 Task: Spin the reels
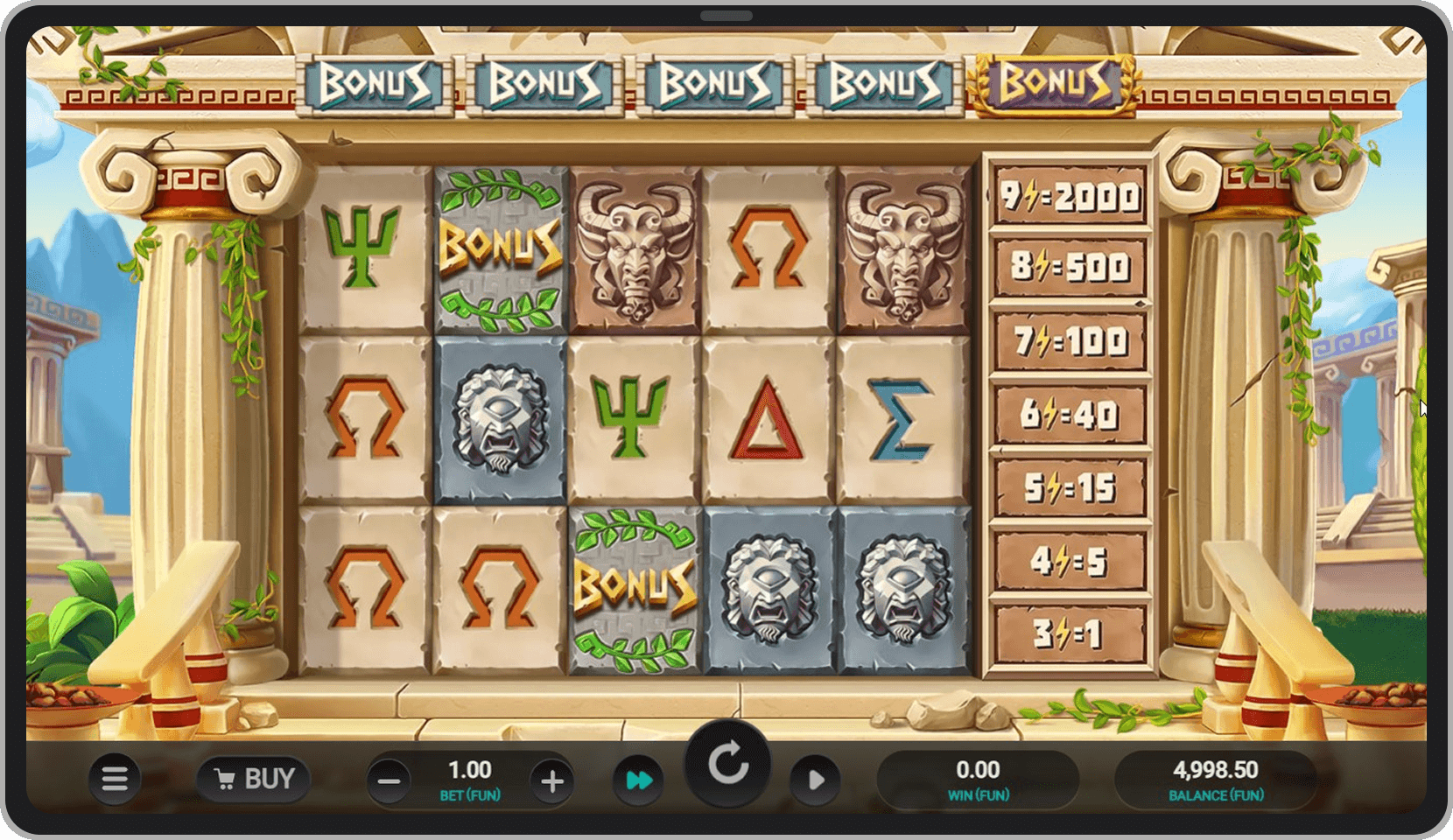pos(727,765)
